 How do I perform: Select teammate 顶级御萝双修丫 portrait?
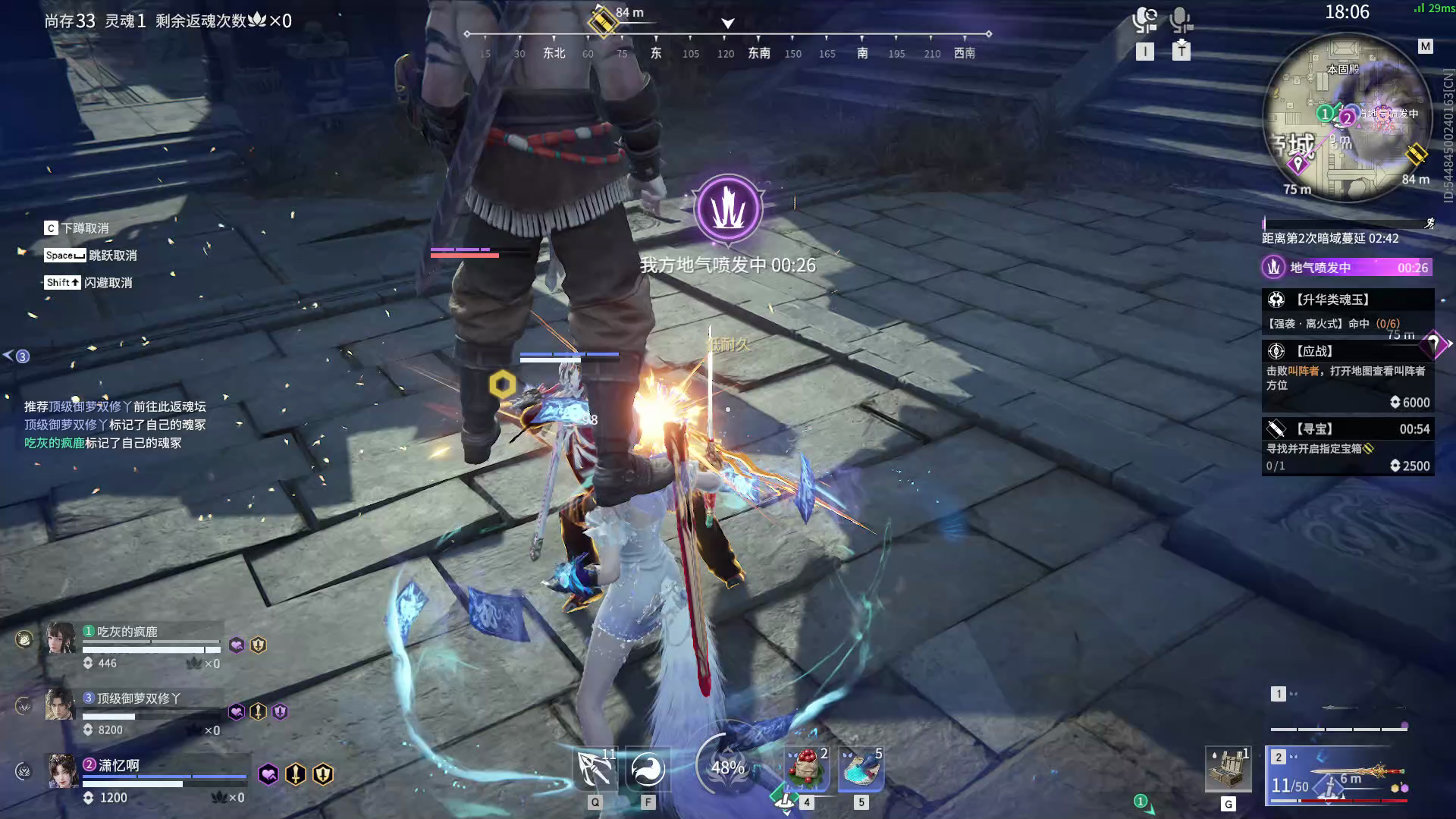tap(60, 704)
